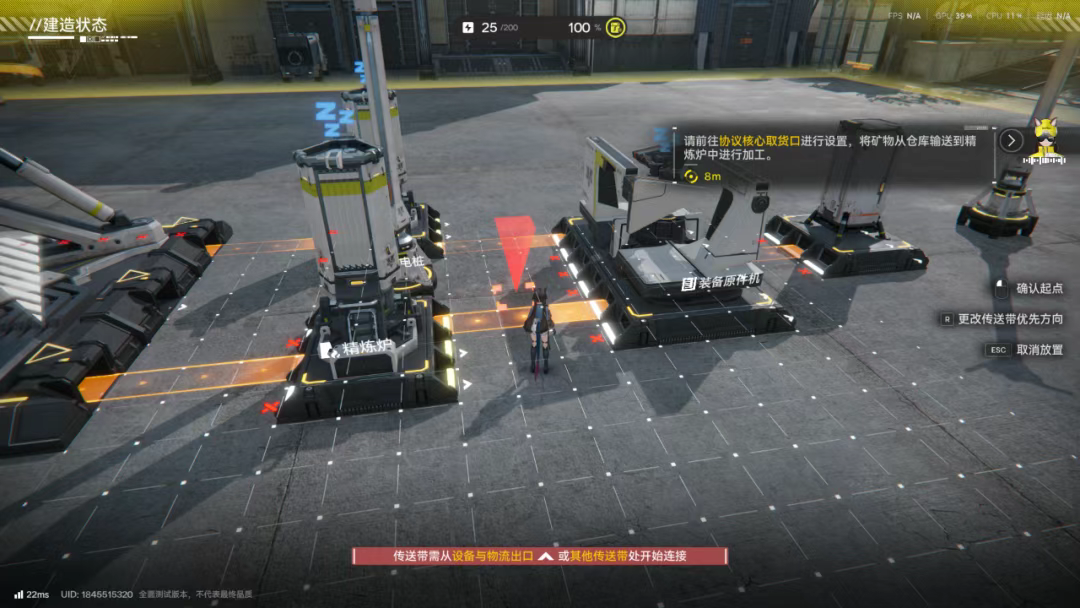Select the yellow power icon beside 100%
This screenshot has width=1080, height=608.
pos(615,27)
